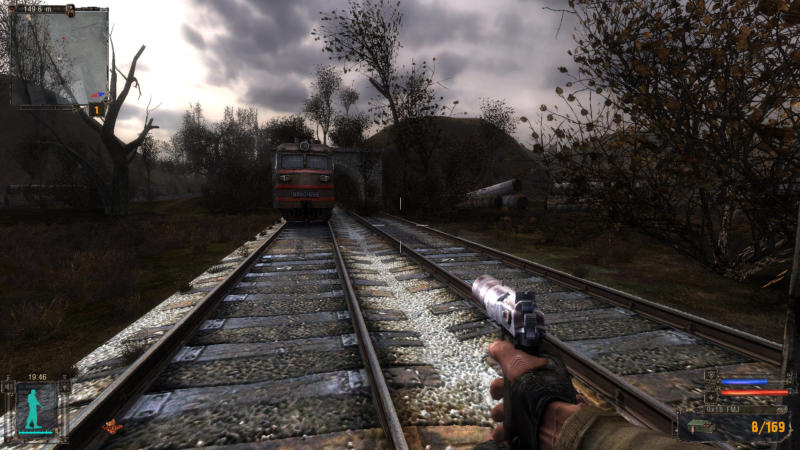The width and height of the screenshot is (800, 450).
Task: Click the orange status warning icon
Action: coord(113,426)
